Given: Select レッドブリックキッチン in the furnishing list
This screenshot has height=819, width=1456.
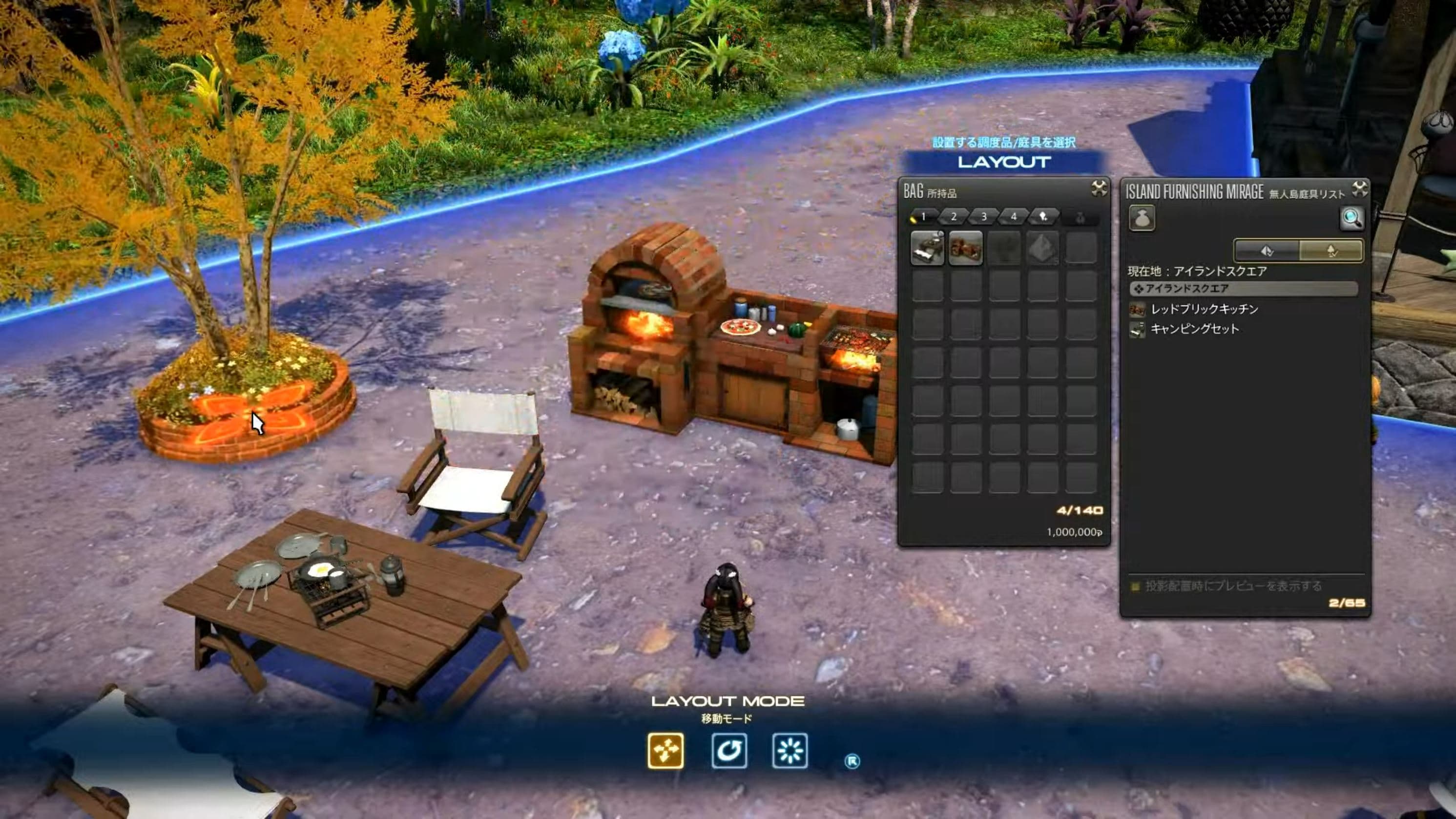Looking at the screenshot, I should click(x=1204, y=309).
